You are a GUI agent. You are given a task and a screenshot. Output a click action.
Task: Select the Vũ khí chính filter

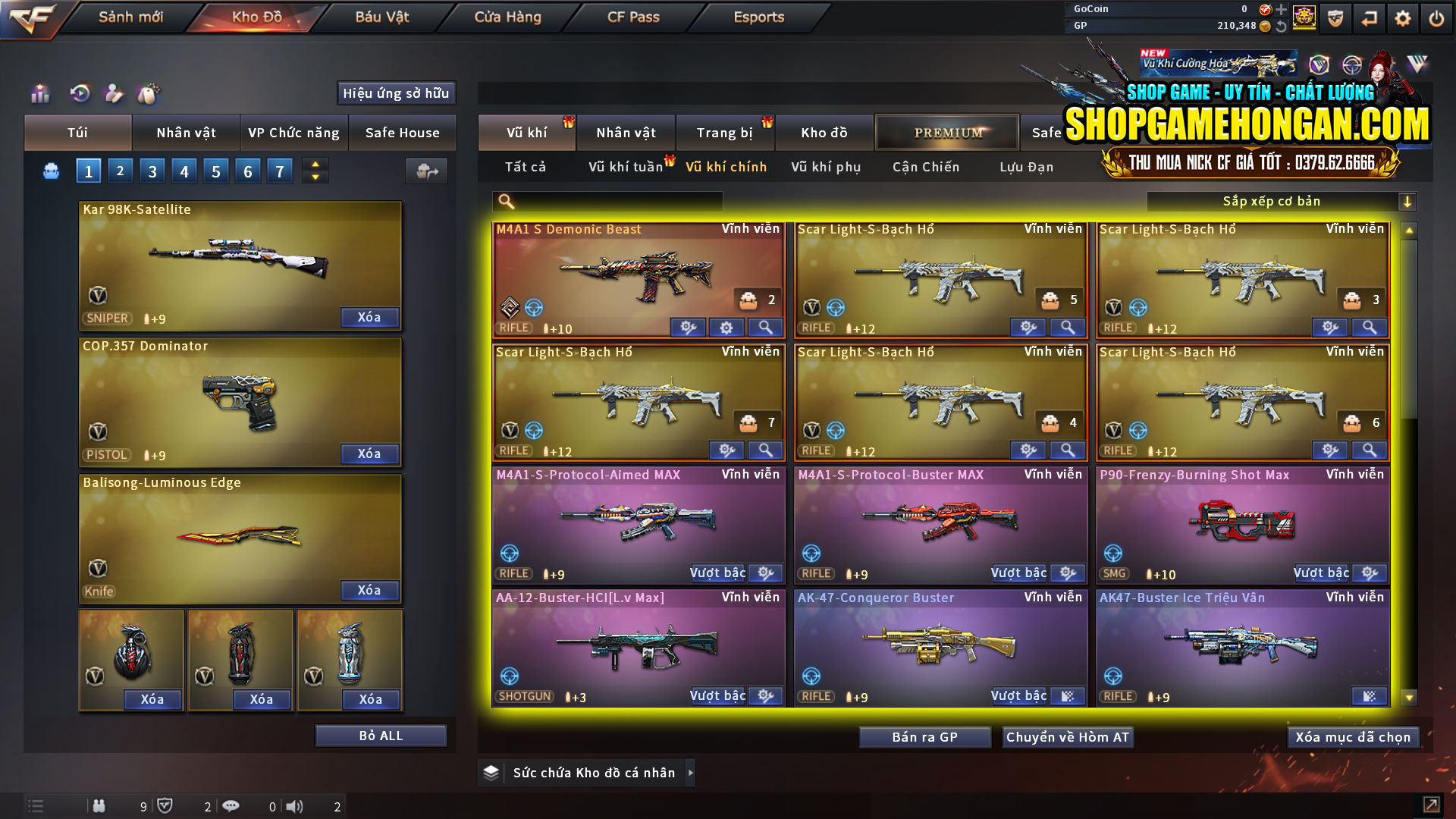click(x=726, y=167)
